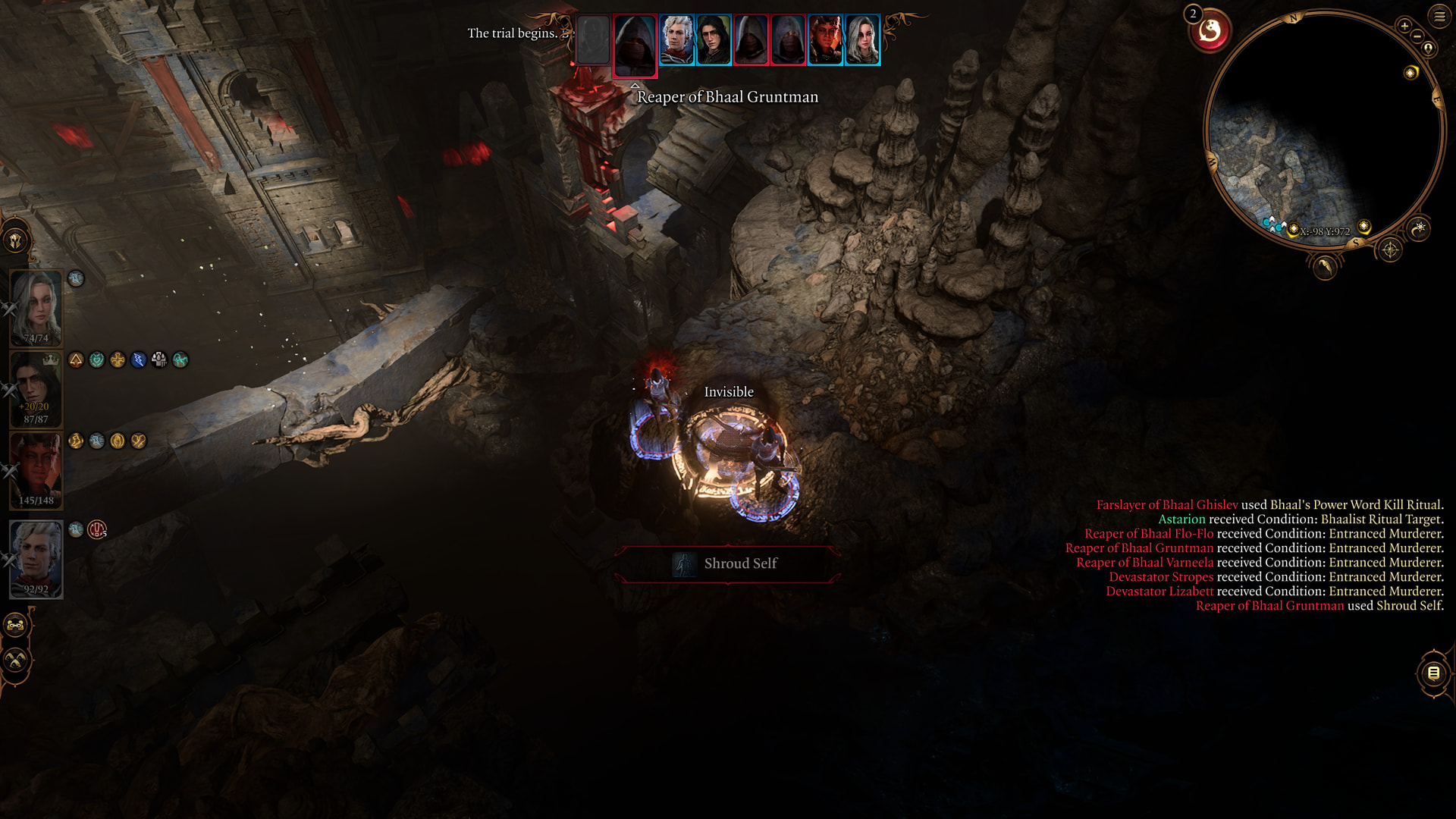Select the dark-haired crowned character's party portrait
Image resolution: width=1456 pixels, height=819 pixels.
36,388
